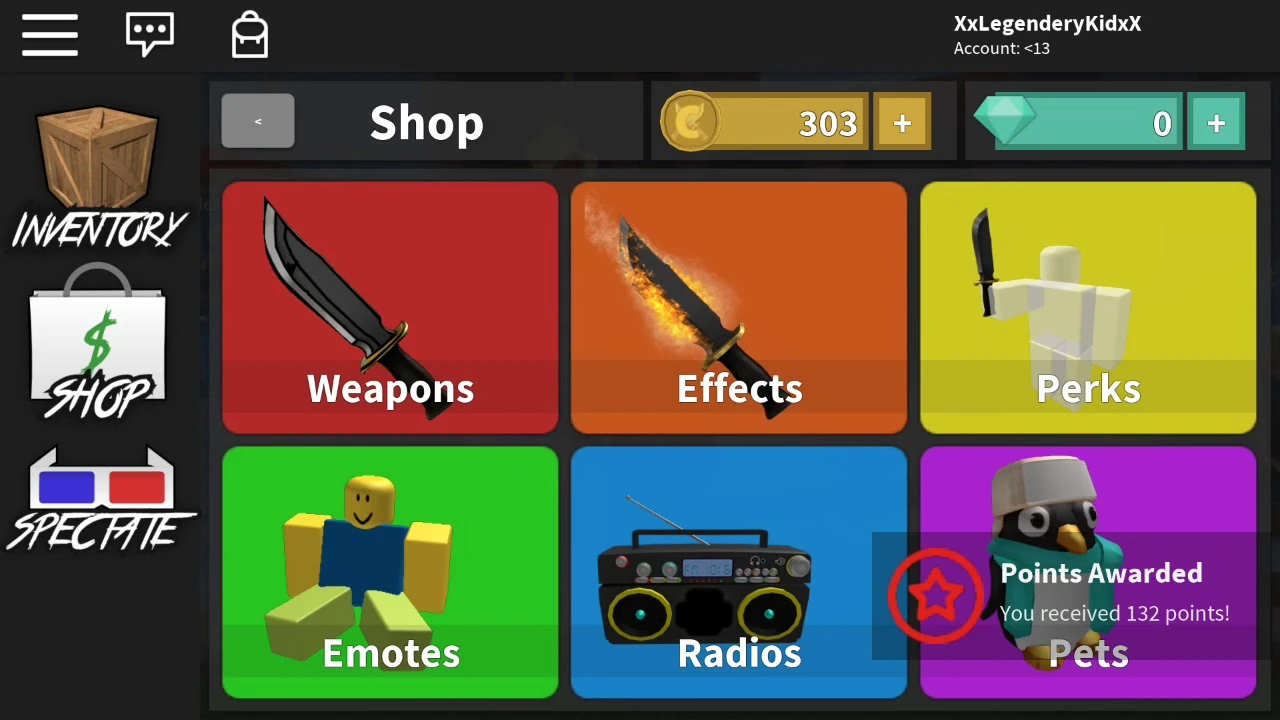Click the plus button next to coins
This screenshot has height=720, width=1280.
click(x=901, y=122)
